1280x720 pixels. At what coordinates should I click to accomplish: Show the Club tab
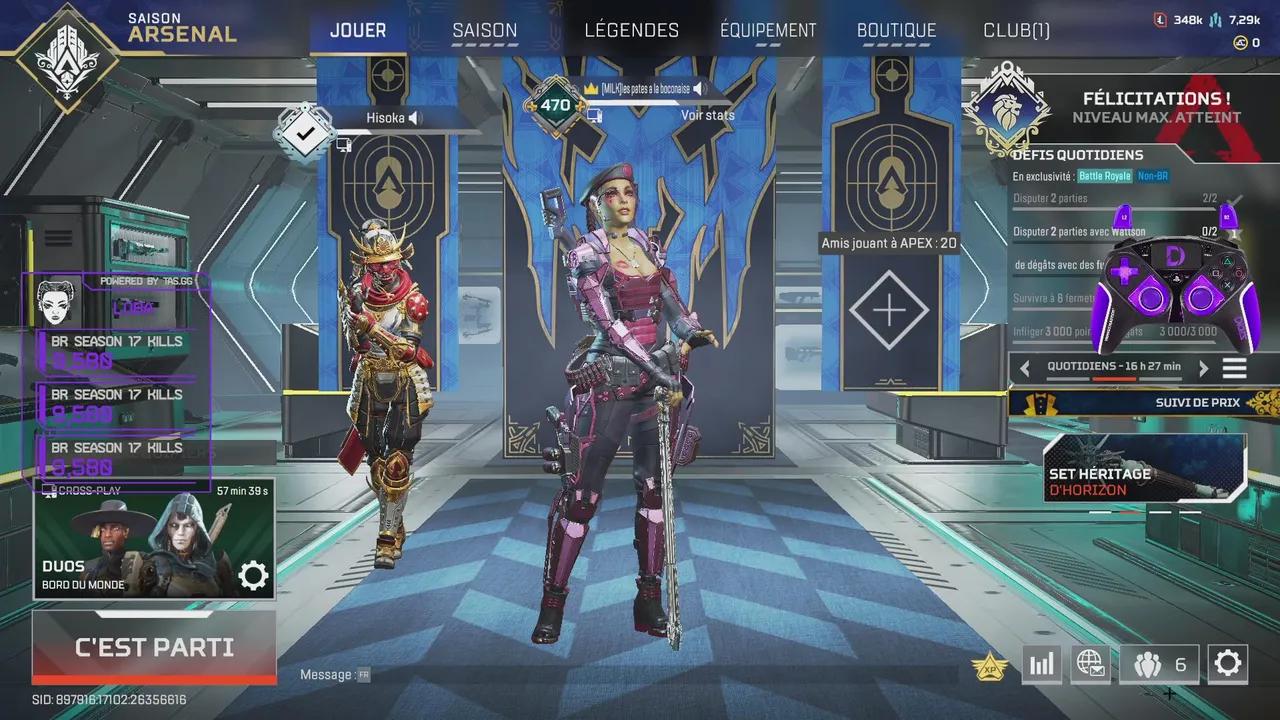pyautogui.click(x=1016, y=31)
